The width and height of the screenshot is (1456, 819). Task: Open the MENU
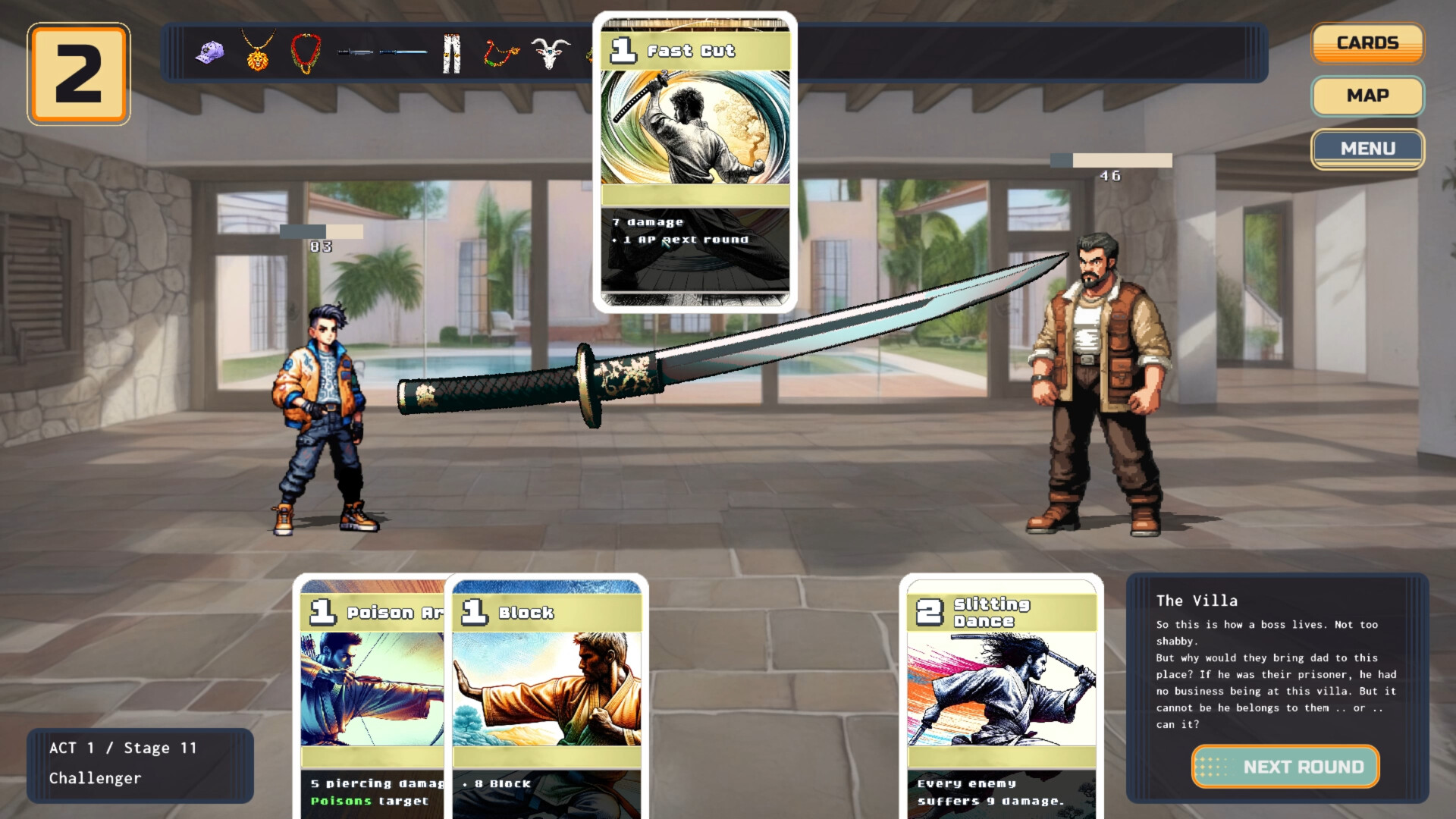point(1369,149)
